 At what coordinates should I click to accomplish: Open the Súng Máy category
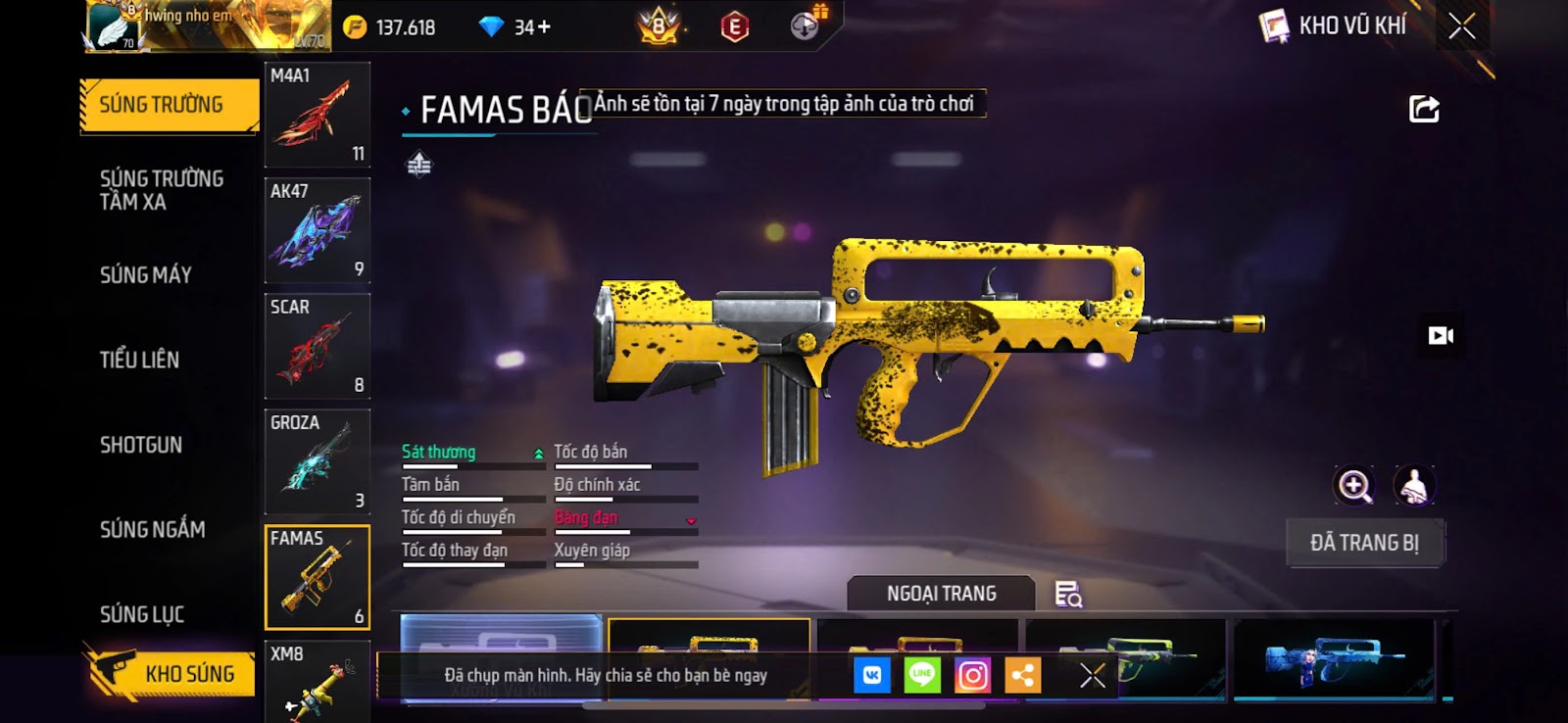(146, 275)
